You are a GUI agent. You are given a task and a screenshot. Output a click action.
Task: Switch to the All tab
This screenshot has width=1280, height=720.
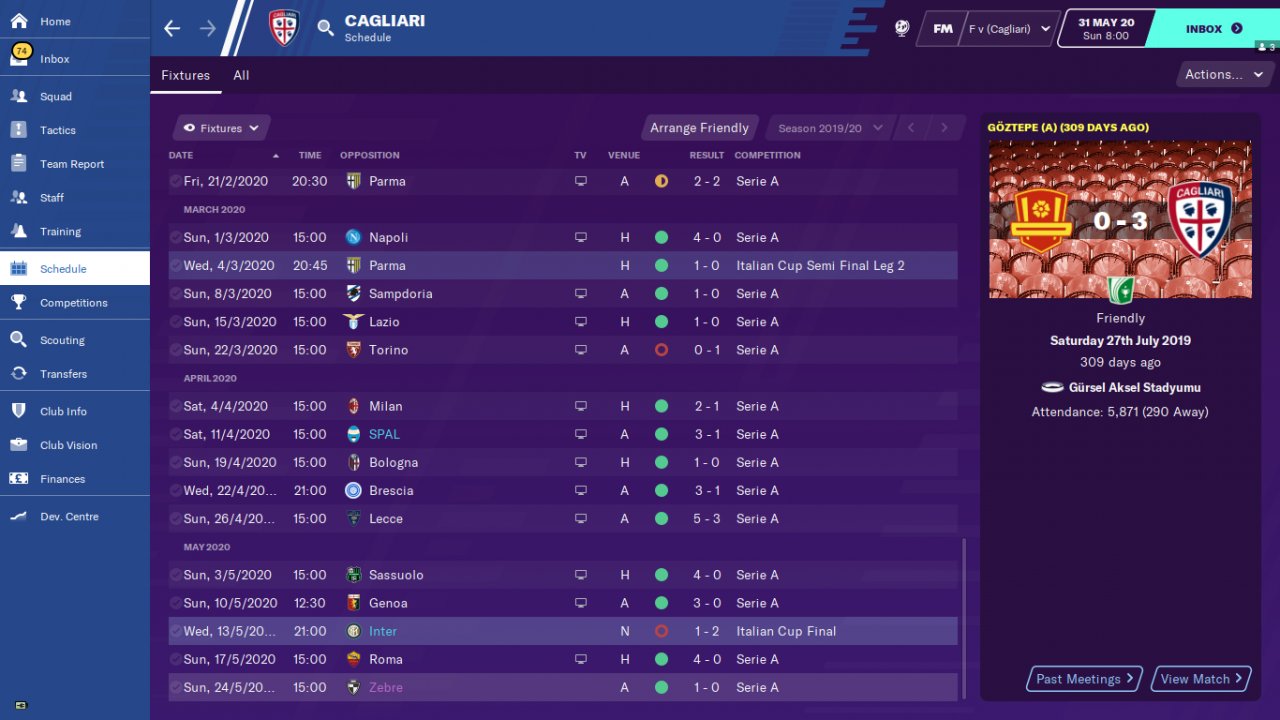pyautogui.click(x=241, y=75)
